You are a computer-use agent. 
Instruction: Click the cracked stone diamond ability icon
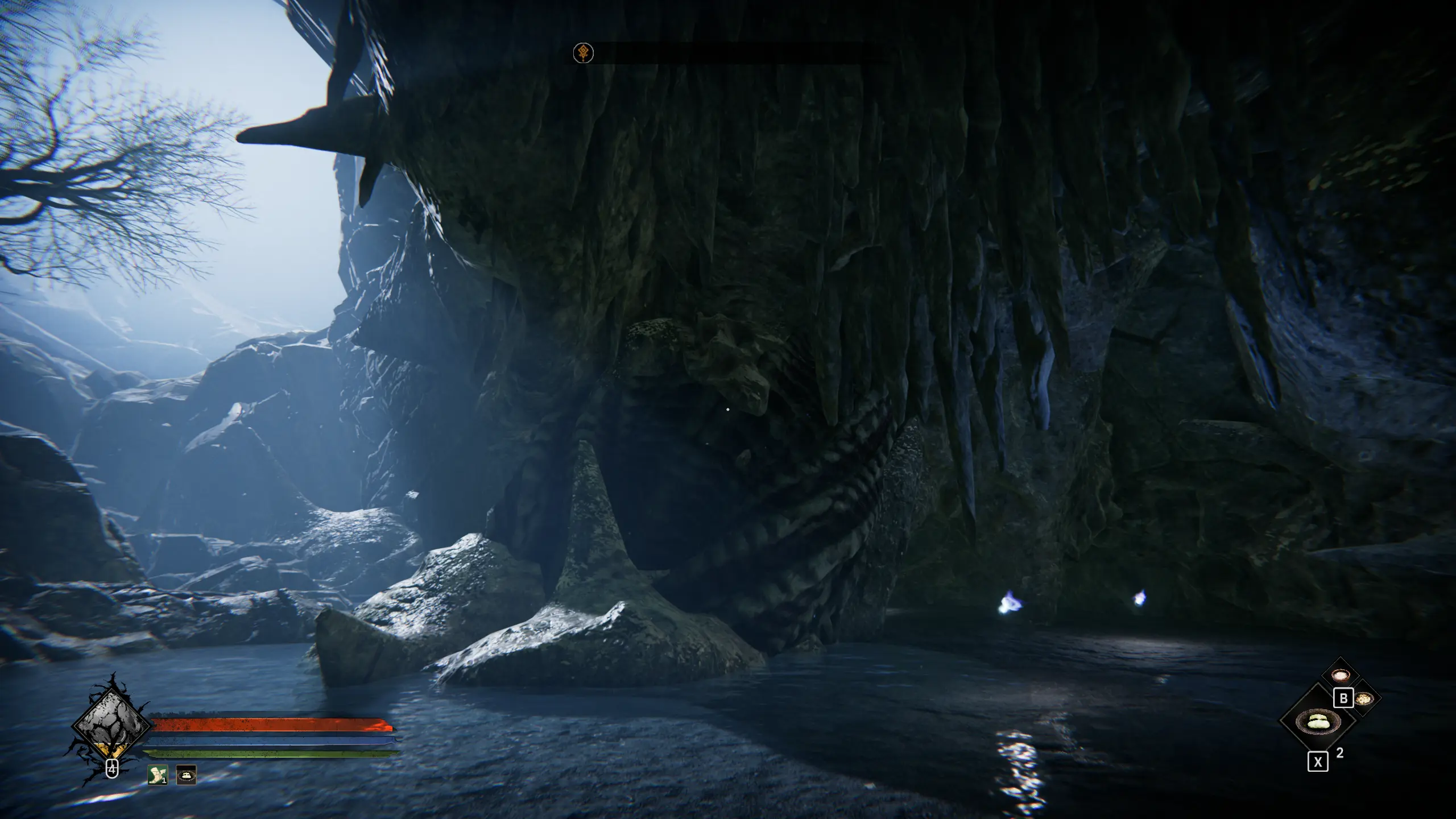coord(111,726)
